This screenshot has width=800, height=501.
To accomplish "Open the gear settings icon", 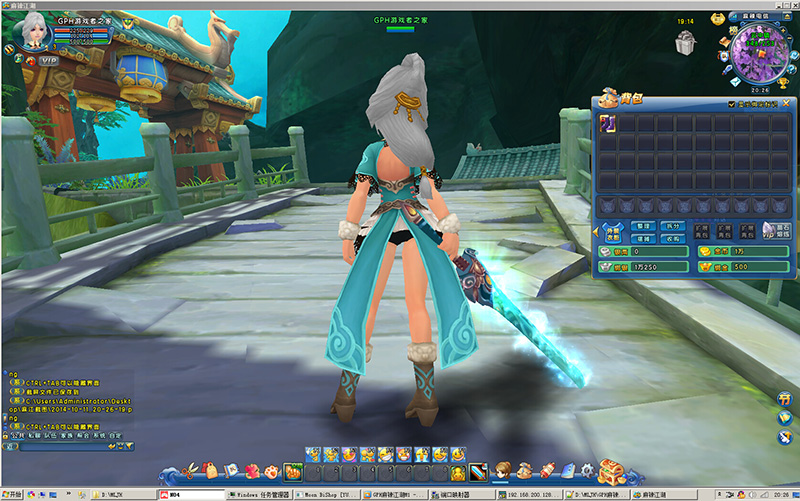I will [588, 470].
